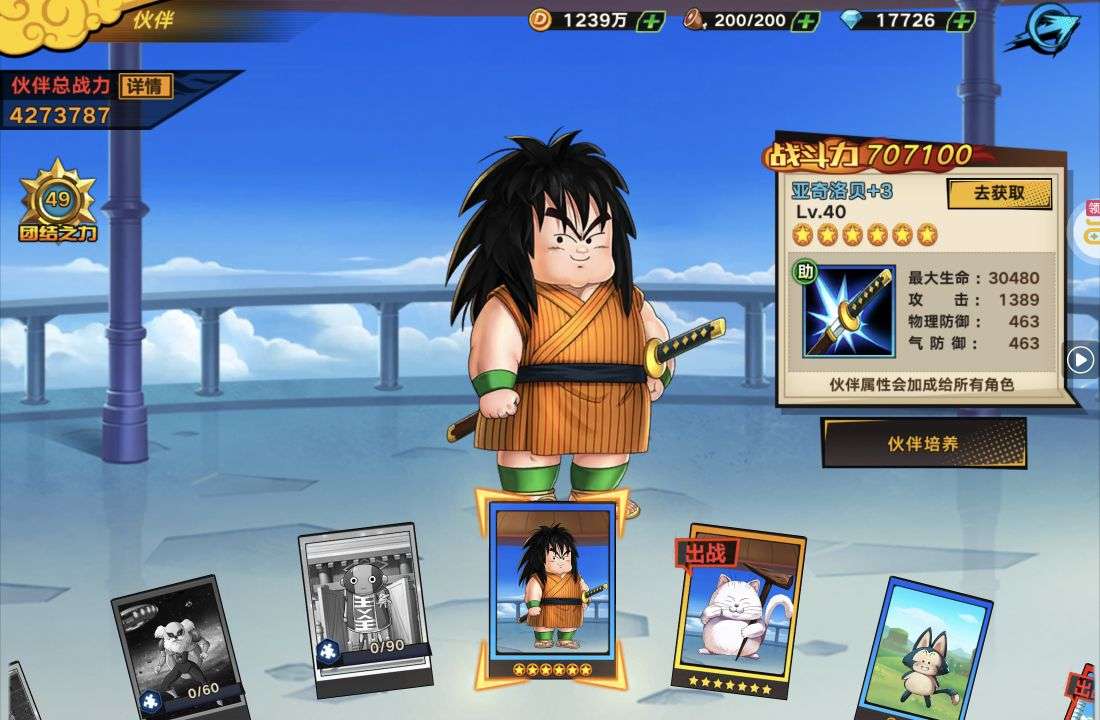Image resolution: width=1100 pixels, height=720 pixels.
Task: Add more gold coins with plus button
Action: (x=650, y=20)
